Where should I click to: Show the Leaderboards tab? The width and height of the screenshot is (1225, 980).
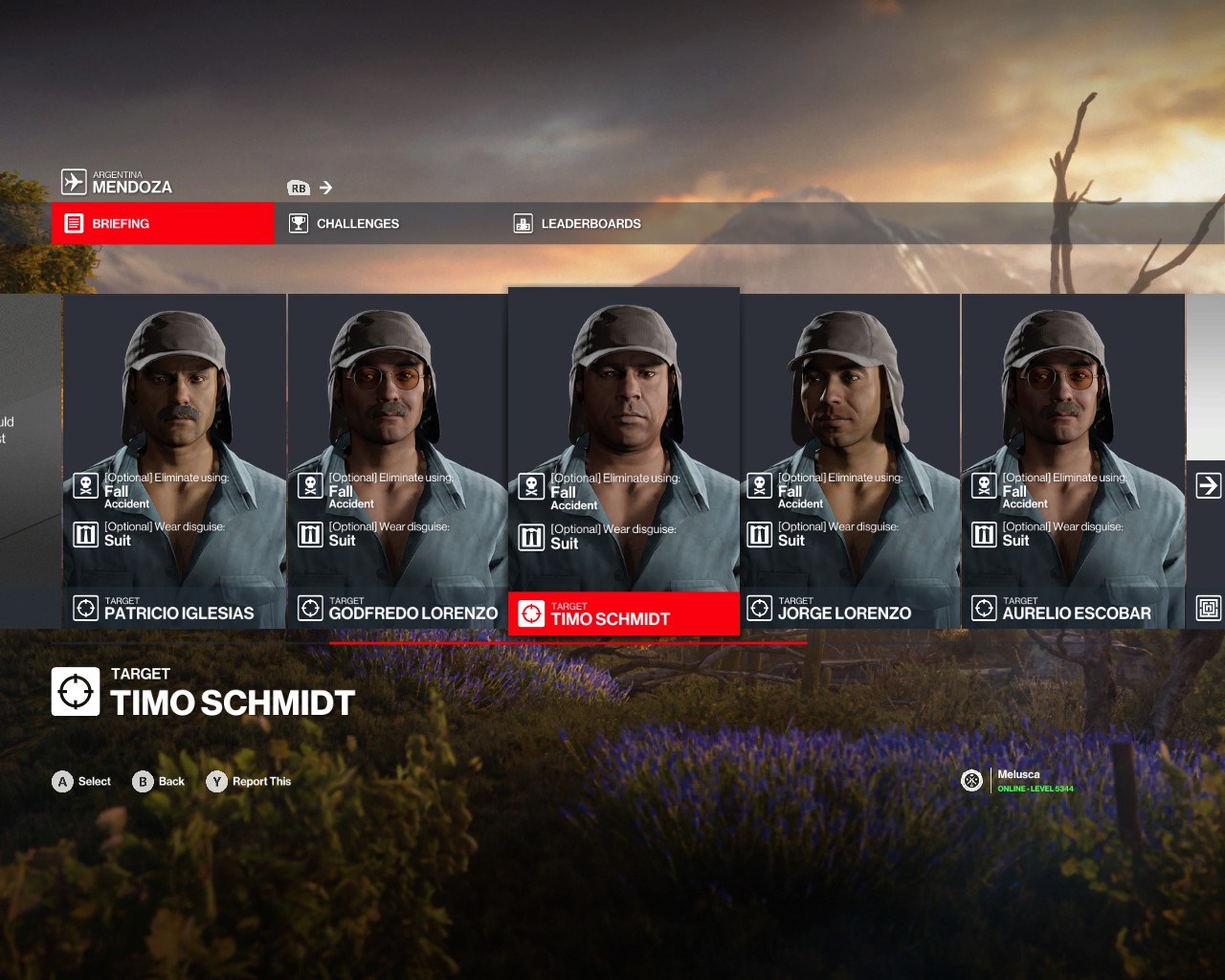point(590,223)
